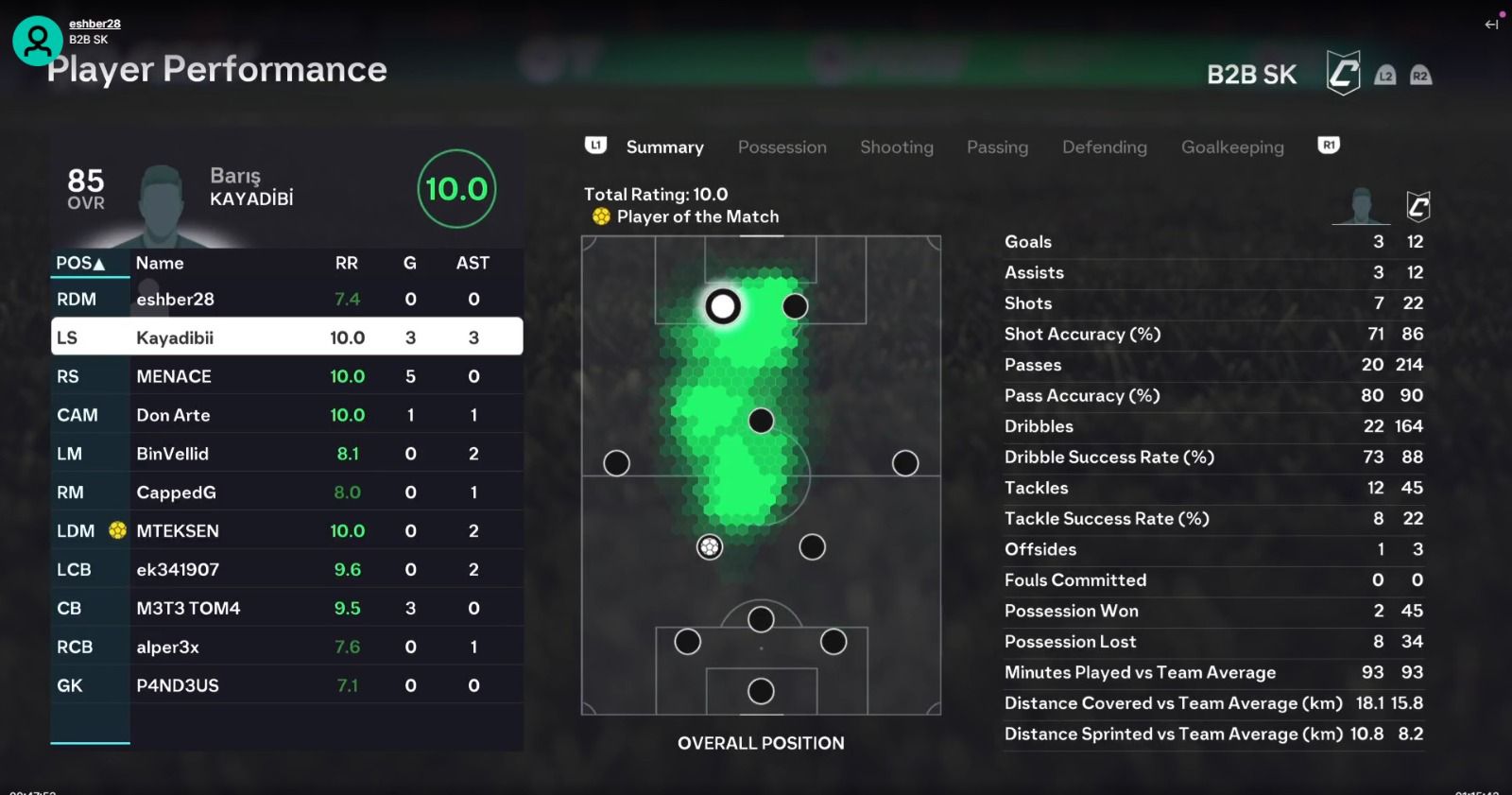1512x795 pixels.
Task: Select player row eshber28
Action: (286, 300)
